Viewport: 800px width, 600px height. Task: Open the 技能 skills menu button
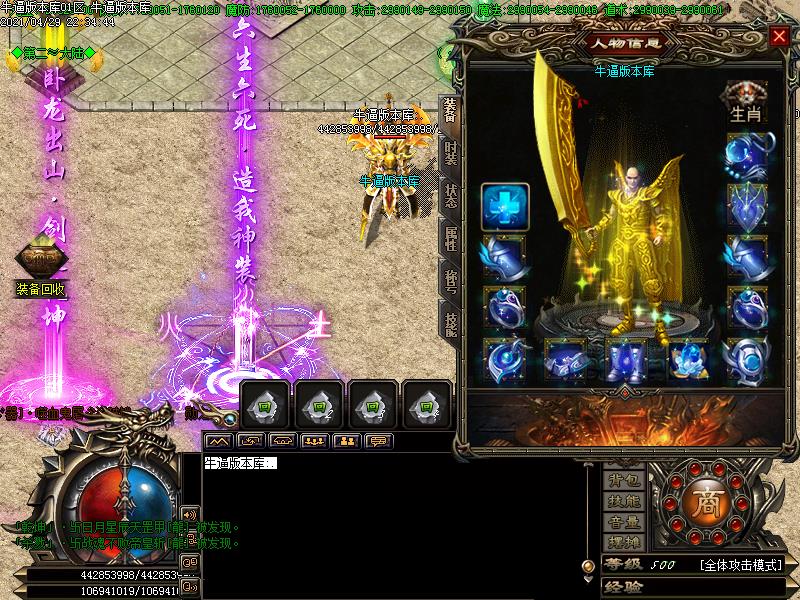coord(624,502)
